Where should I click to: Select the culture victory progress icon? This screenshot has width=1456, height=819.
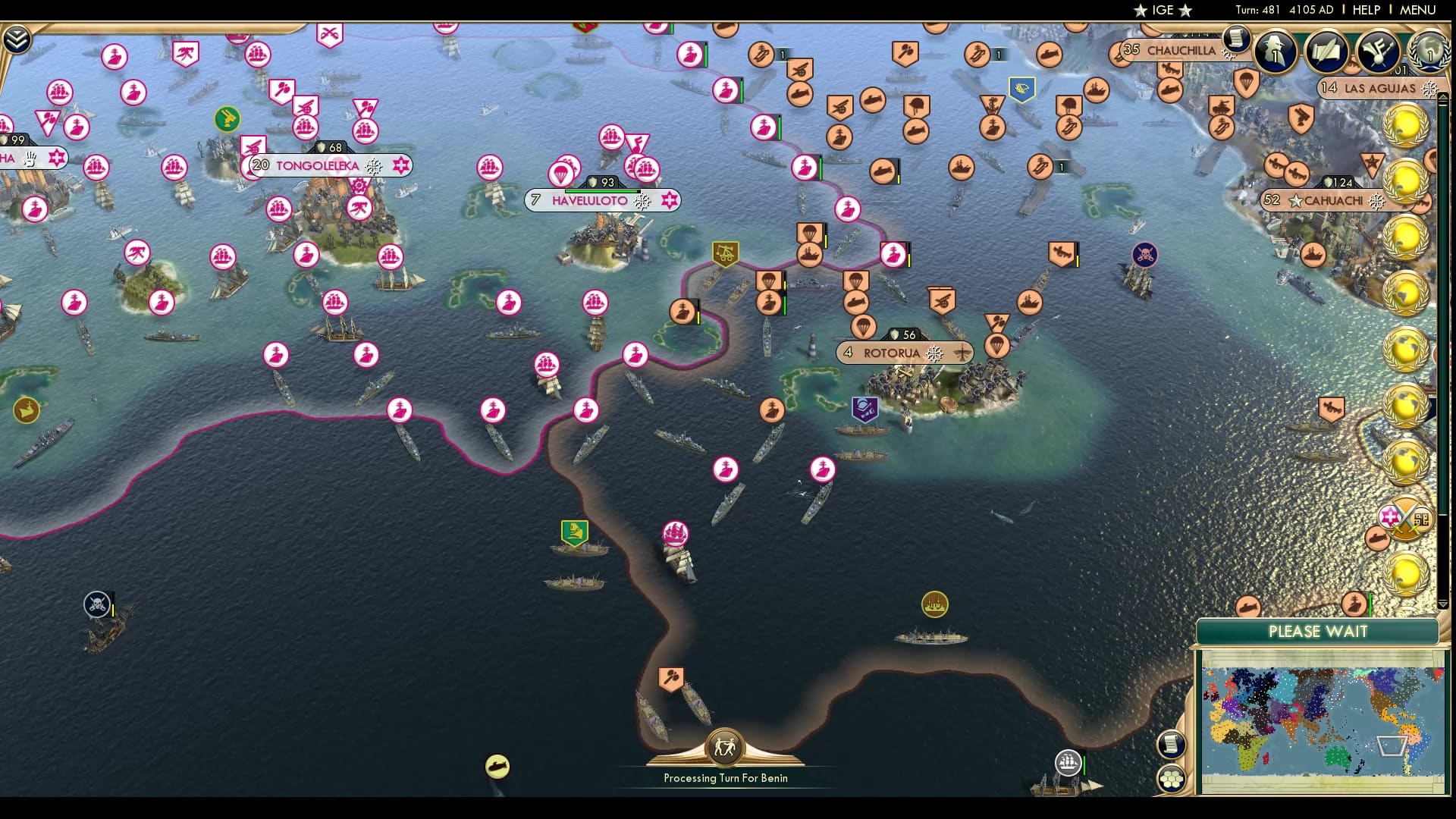pos(1377,49)
